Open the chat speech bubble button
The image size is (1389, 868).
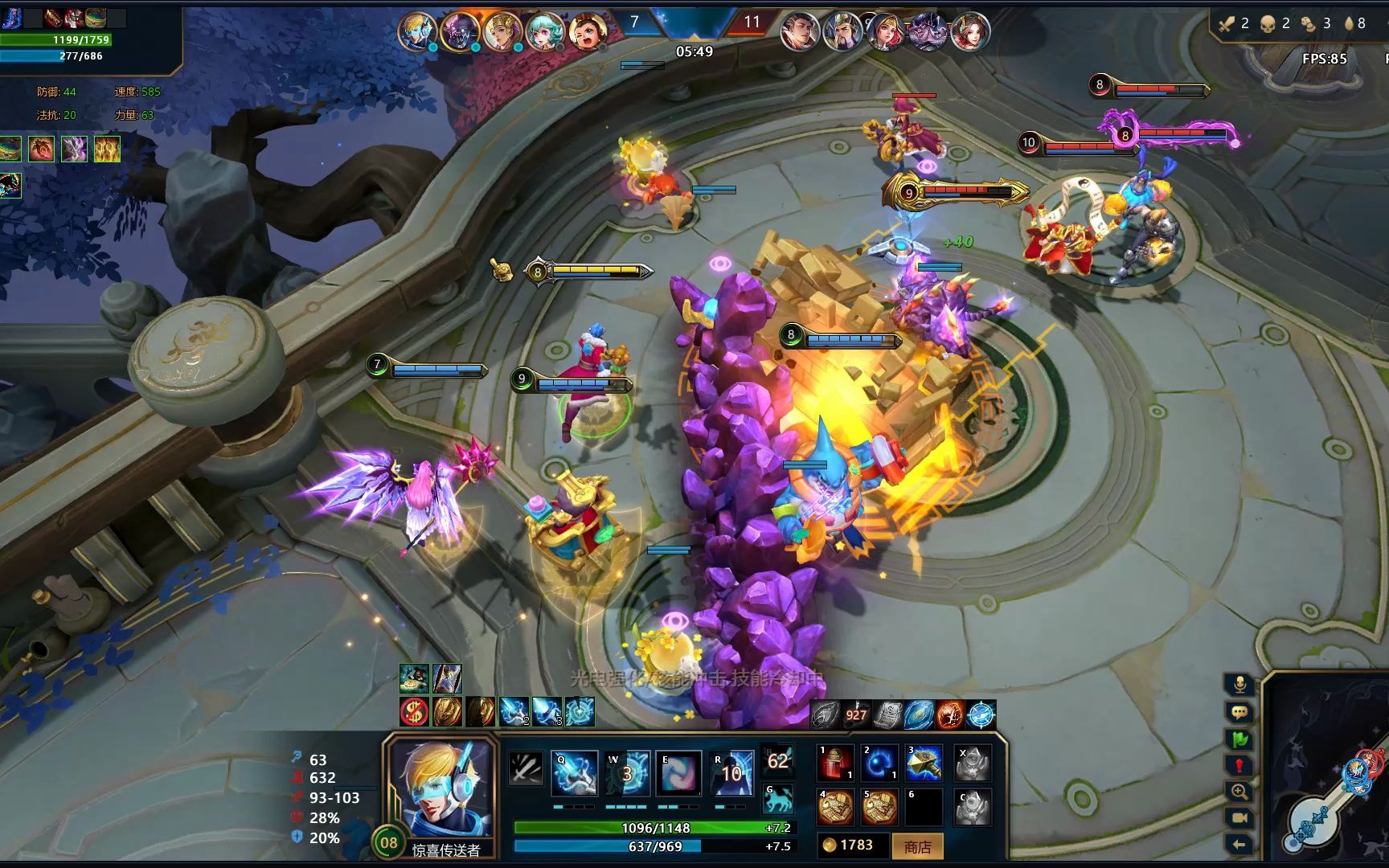[1239, 712]
